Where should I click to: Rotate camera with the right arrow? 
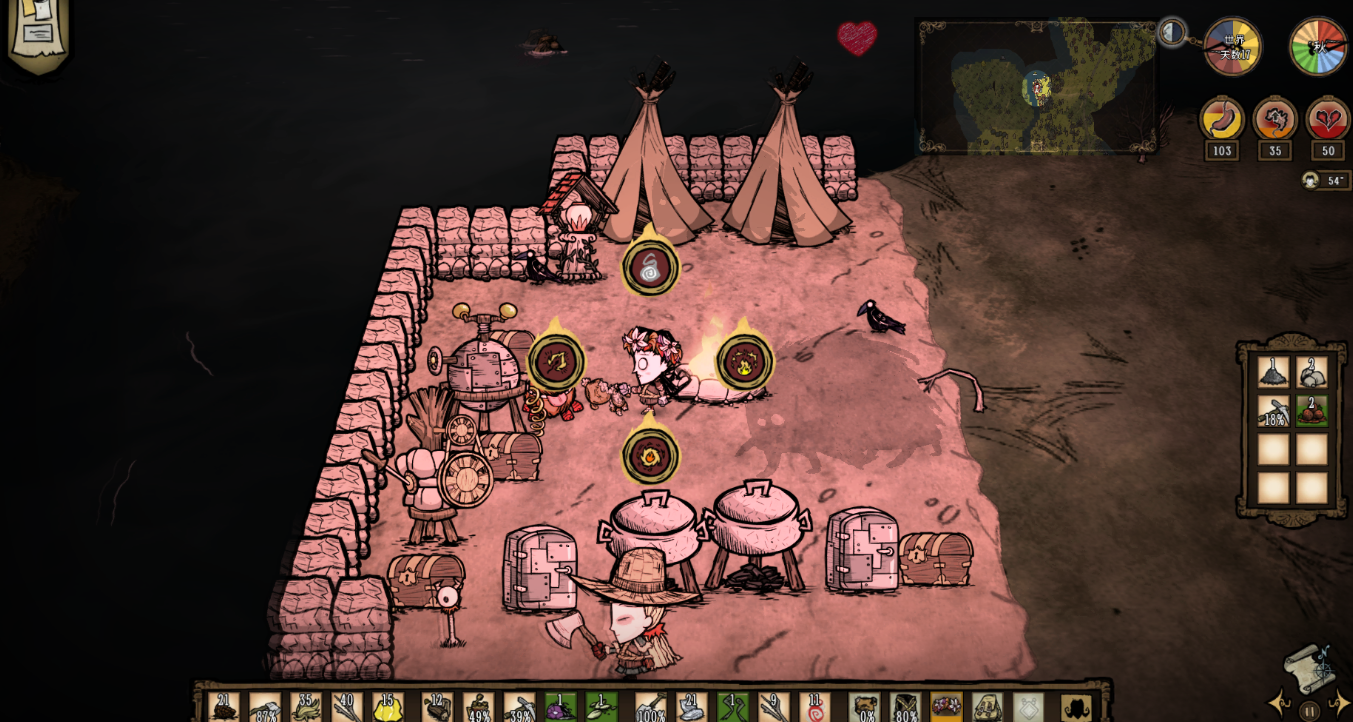pos(1338,703)
